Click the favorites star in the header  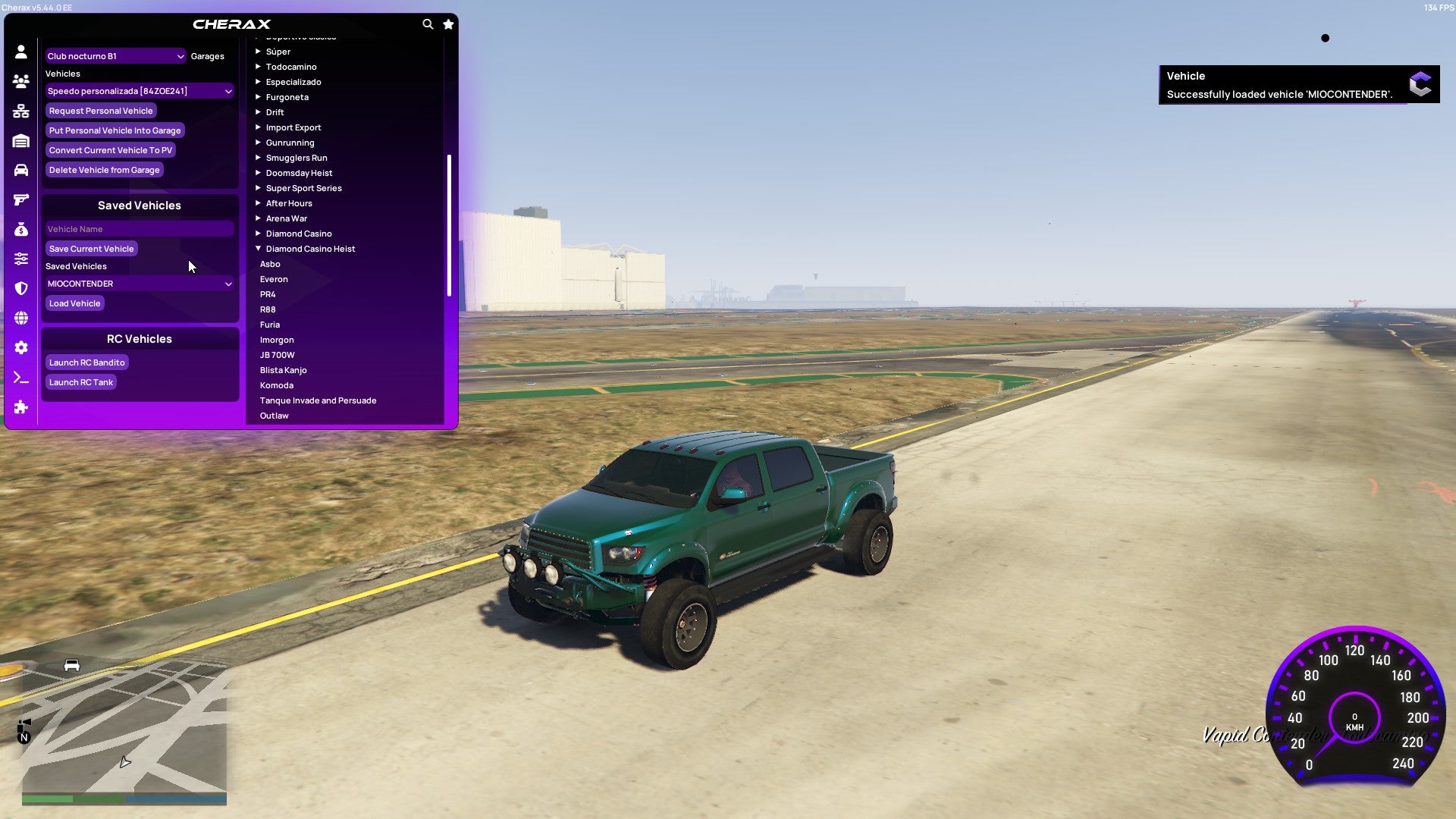pyautogui.click(x=448, y=24)
